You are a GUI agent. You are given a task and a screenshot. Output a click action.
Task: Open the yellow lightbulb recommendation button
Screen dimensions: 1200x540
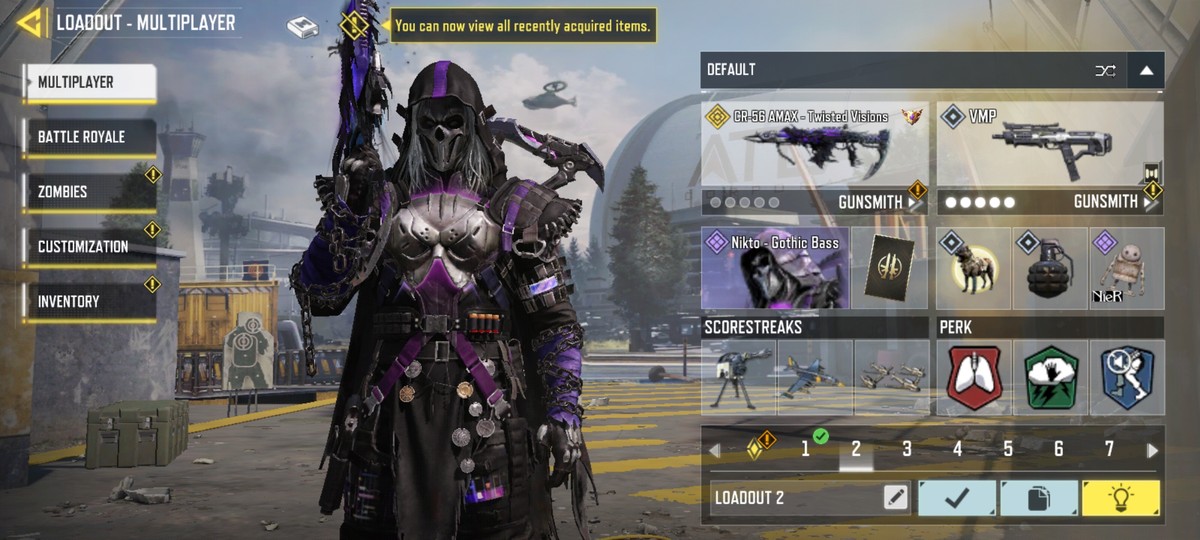(1121, 498)
